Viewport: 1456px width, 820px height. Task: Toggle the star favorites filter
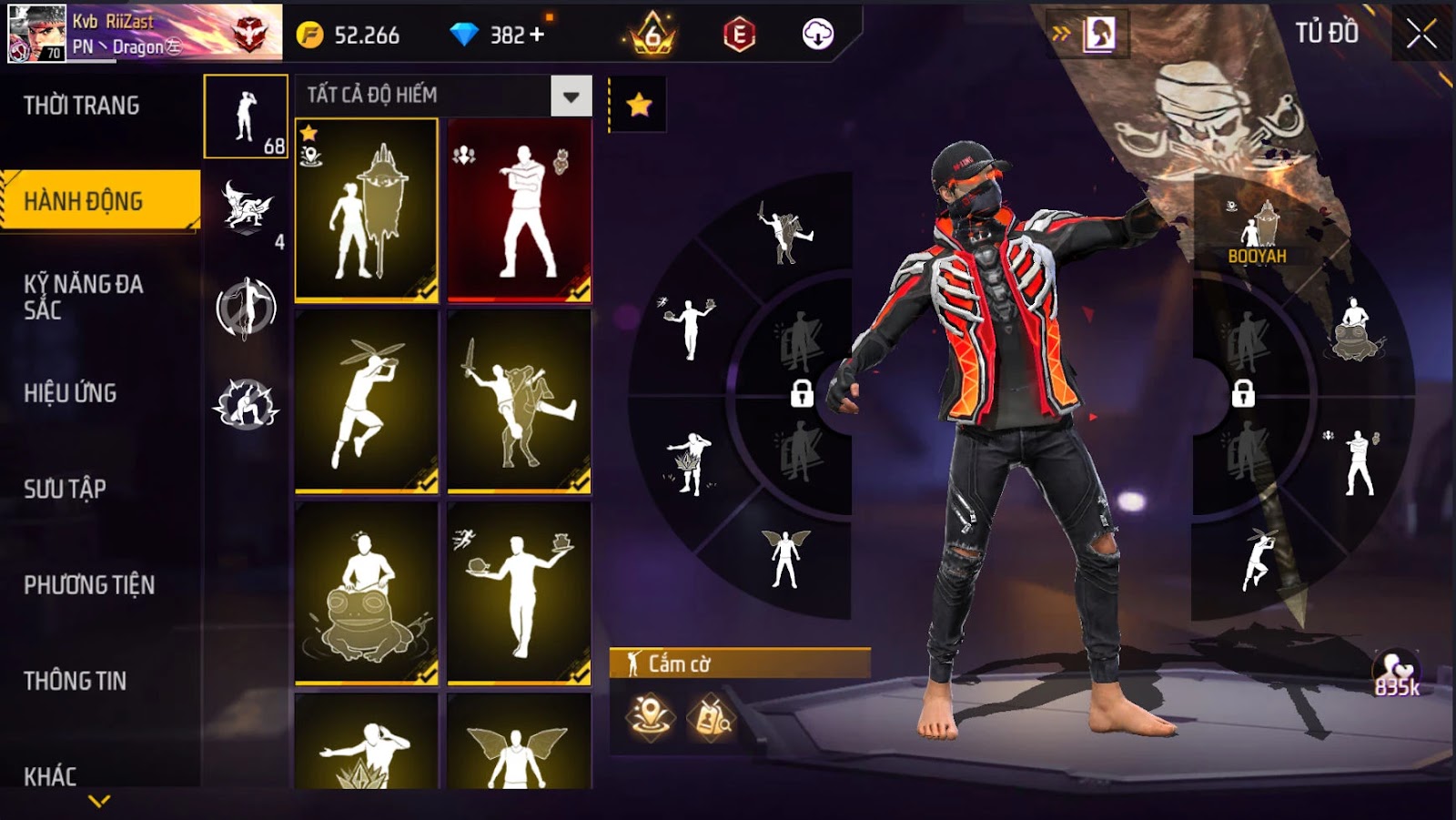(x=639, y=105)
